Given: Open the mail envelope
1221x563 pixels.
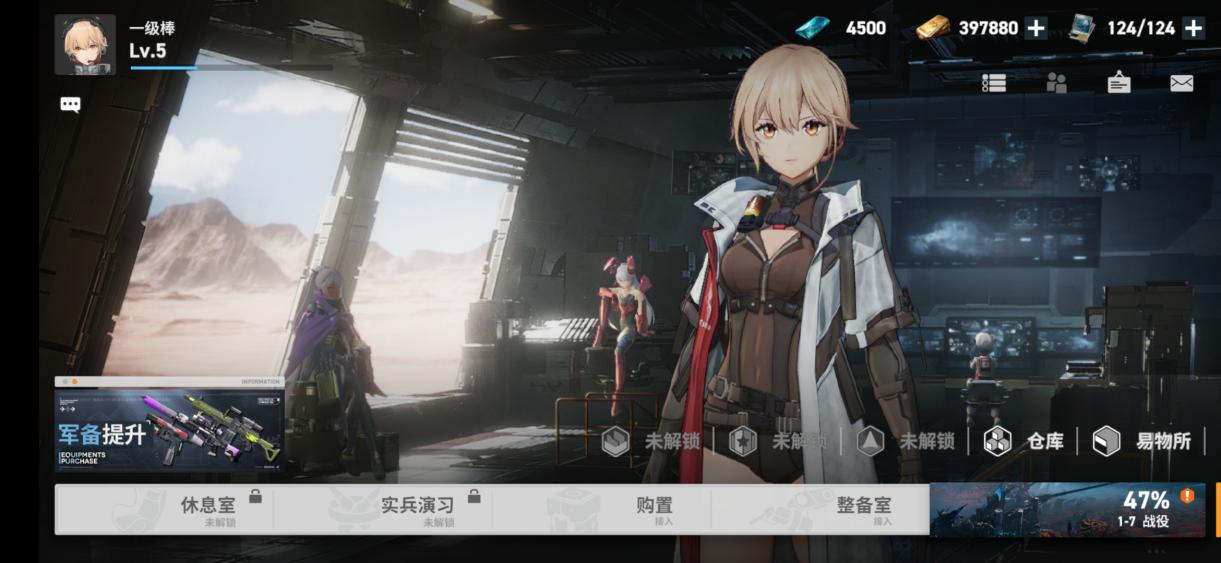Looking at the screenshot, I should [1182, 84].
